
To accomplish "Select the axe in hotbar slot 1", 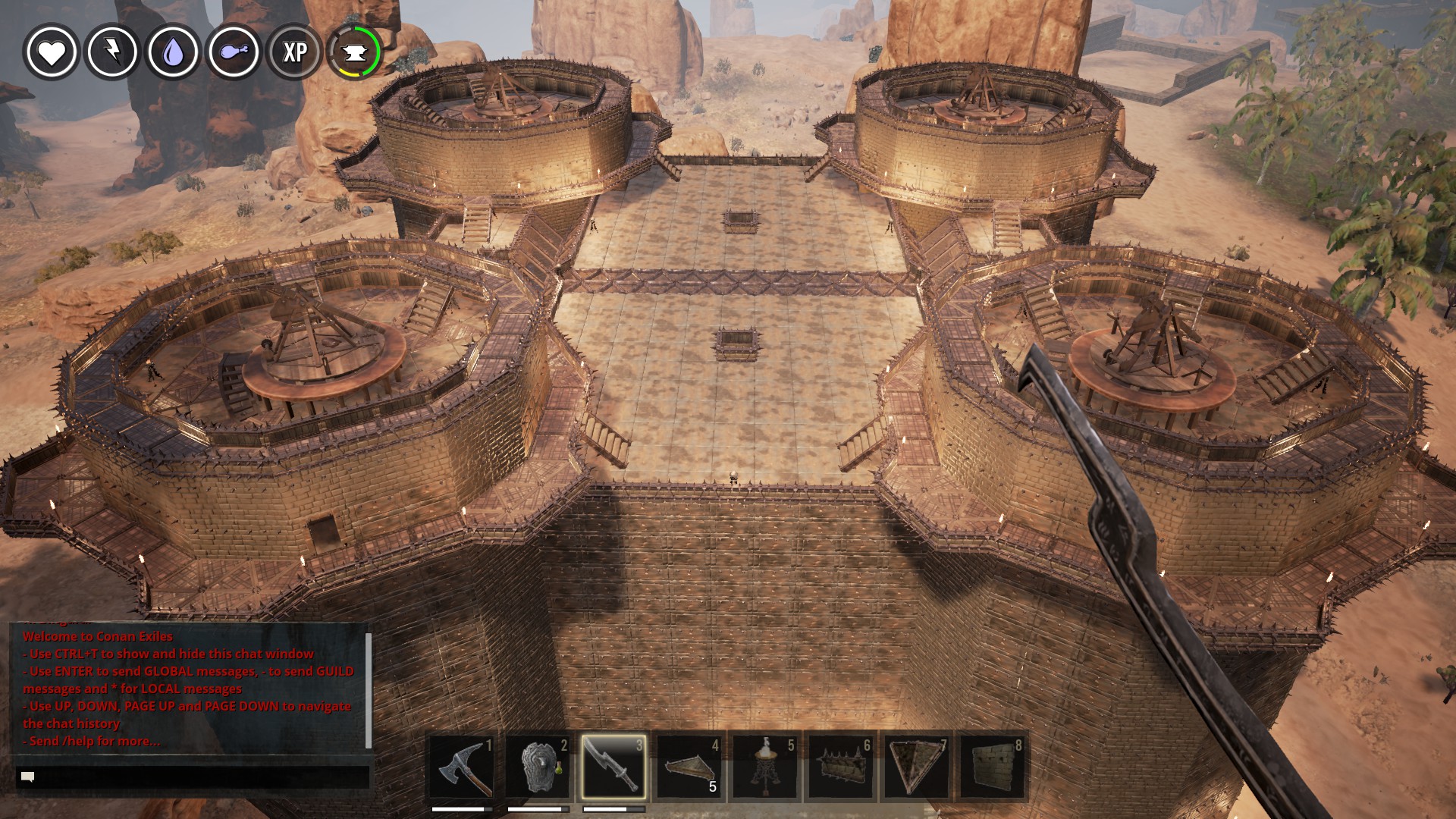I will (x=462, y=767).
